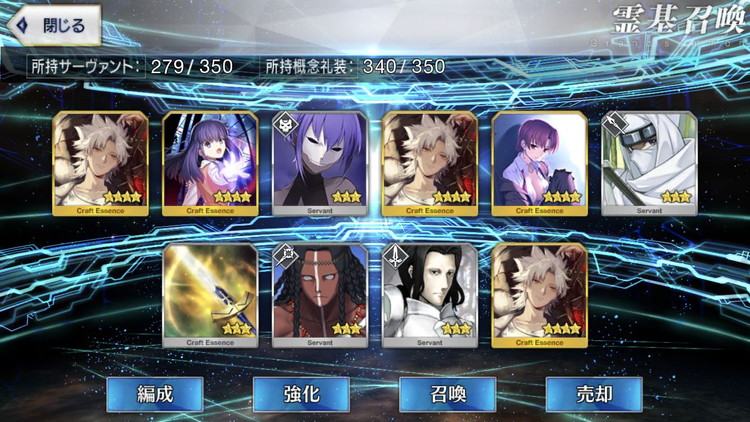Open the 編成 formation menu

[155, 394]
